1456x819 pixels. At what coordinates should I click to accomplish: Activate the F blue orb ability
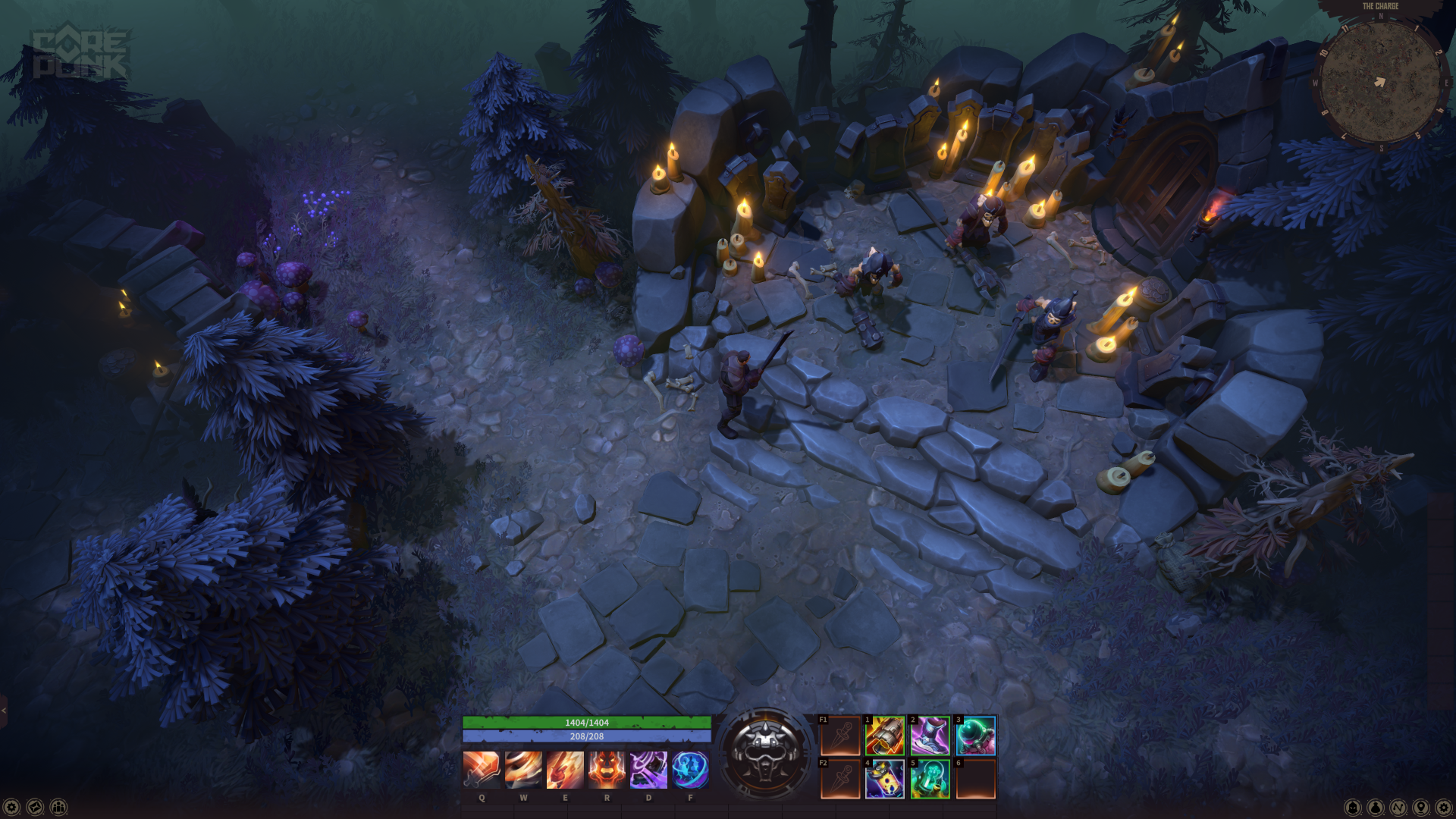(x=690, y=770)
